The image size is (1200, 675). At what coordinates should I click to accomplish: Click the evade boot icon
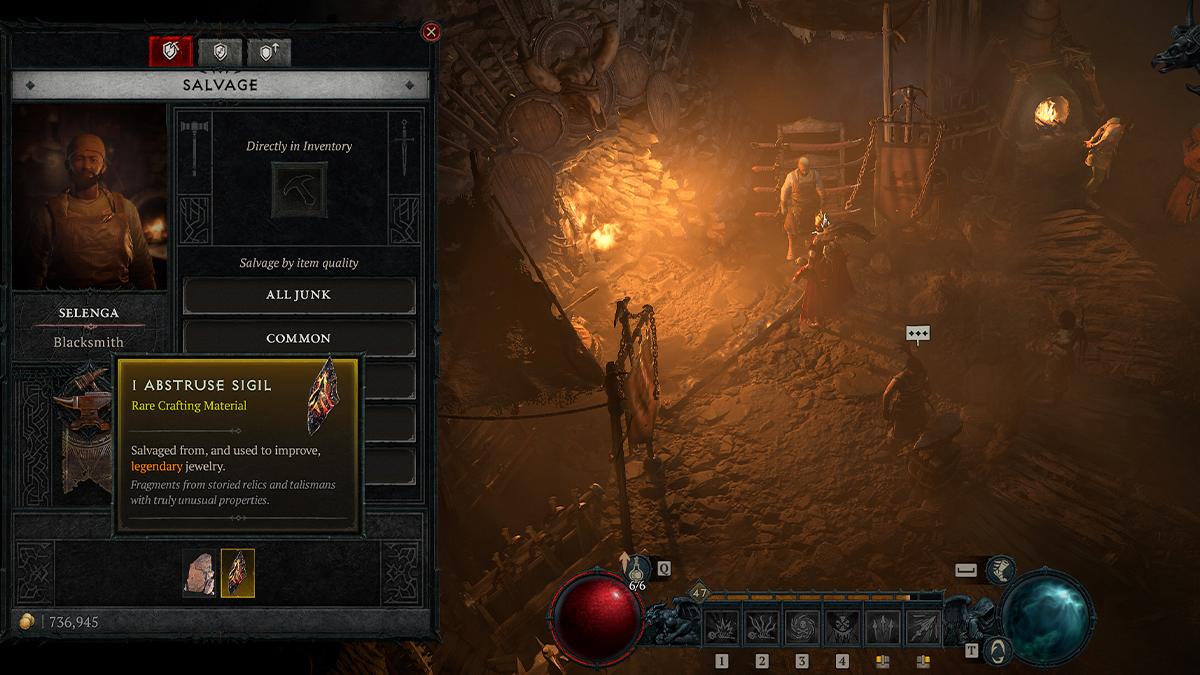tap(1000, 570)
